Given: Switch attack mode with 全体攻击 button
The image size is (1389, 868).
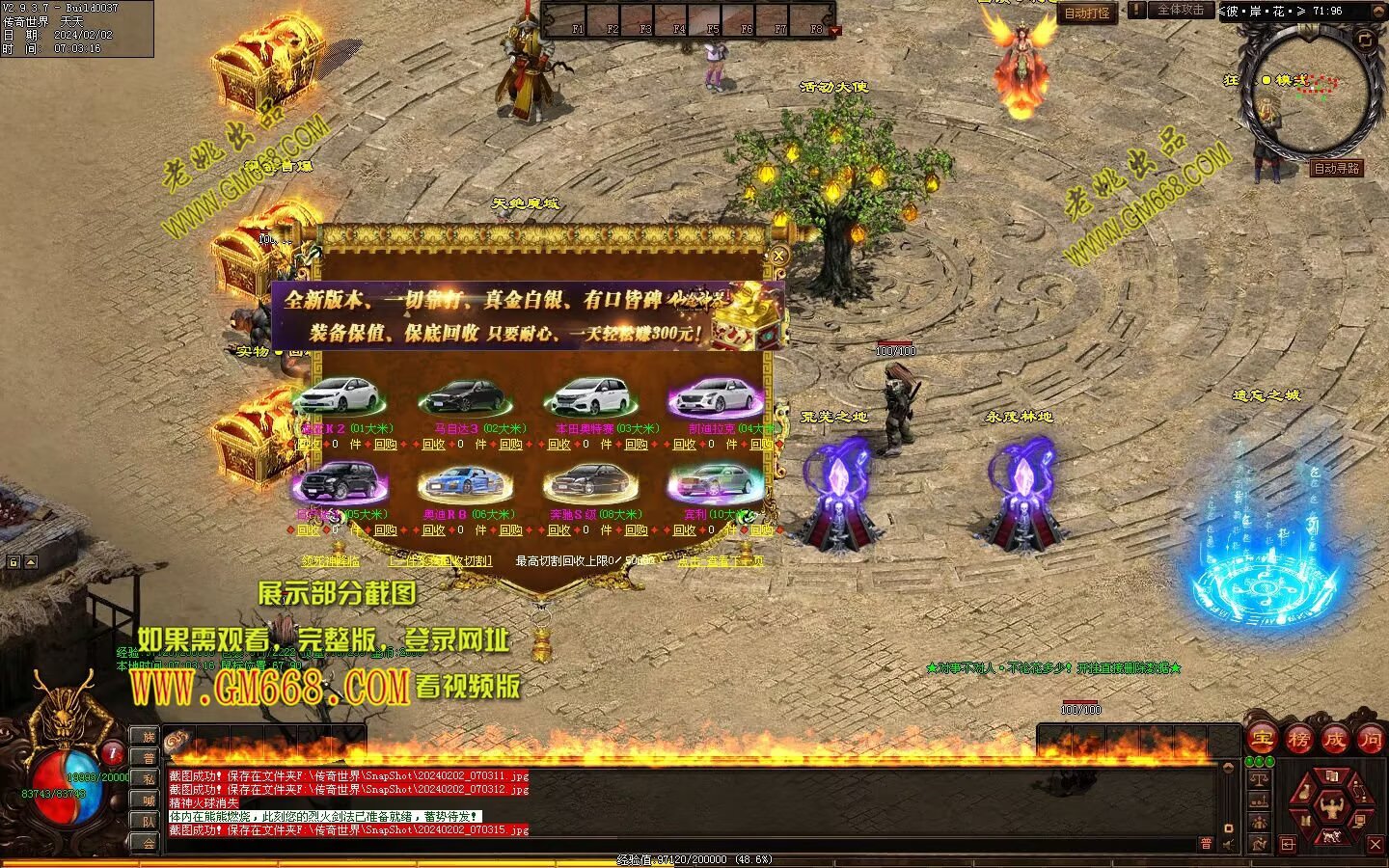Looking at the screenshot, I should pyautogui.click(x=1181, y=10).
